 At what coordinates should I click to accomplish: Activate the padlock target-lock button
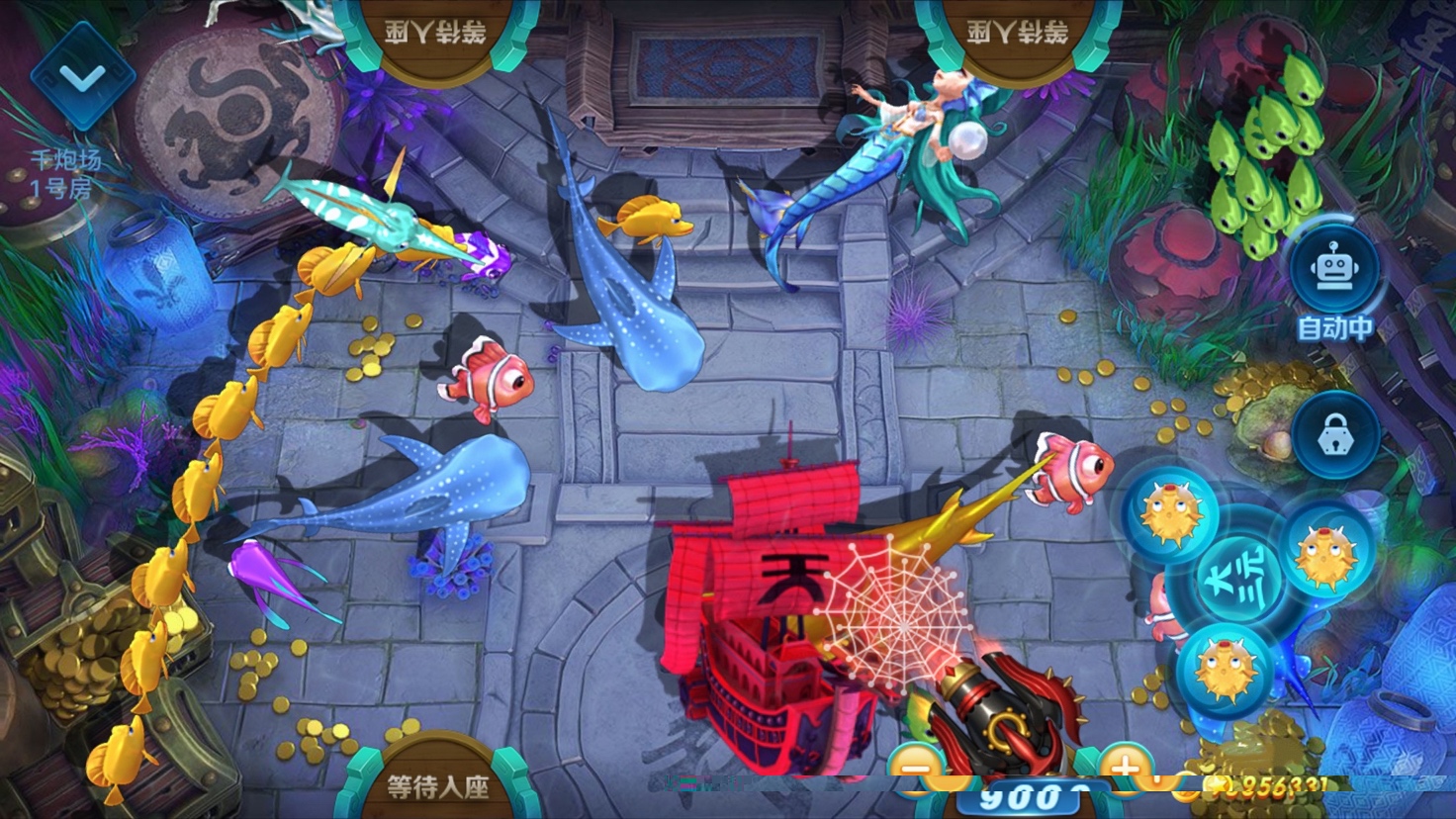(x=1334, y=435)
